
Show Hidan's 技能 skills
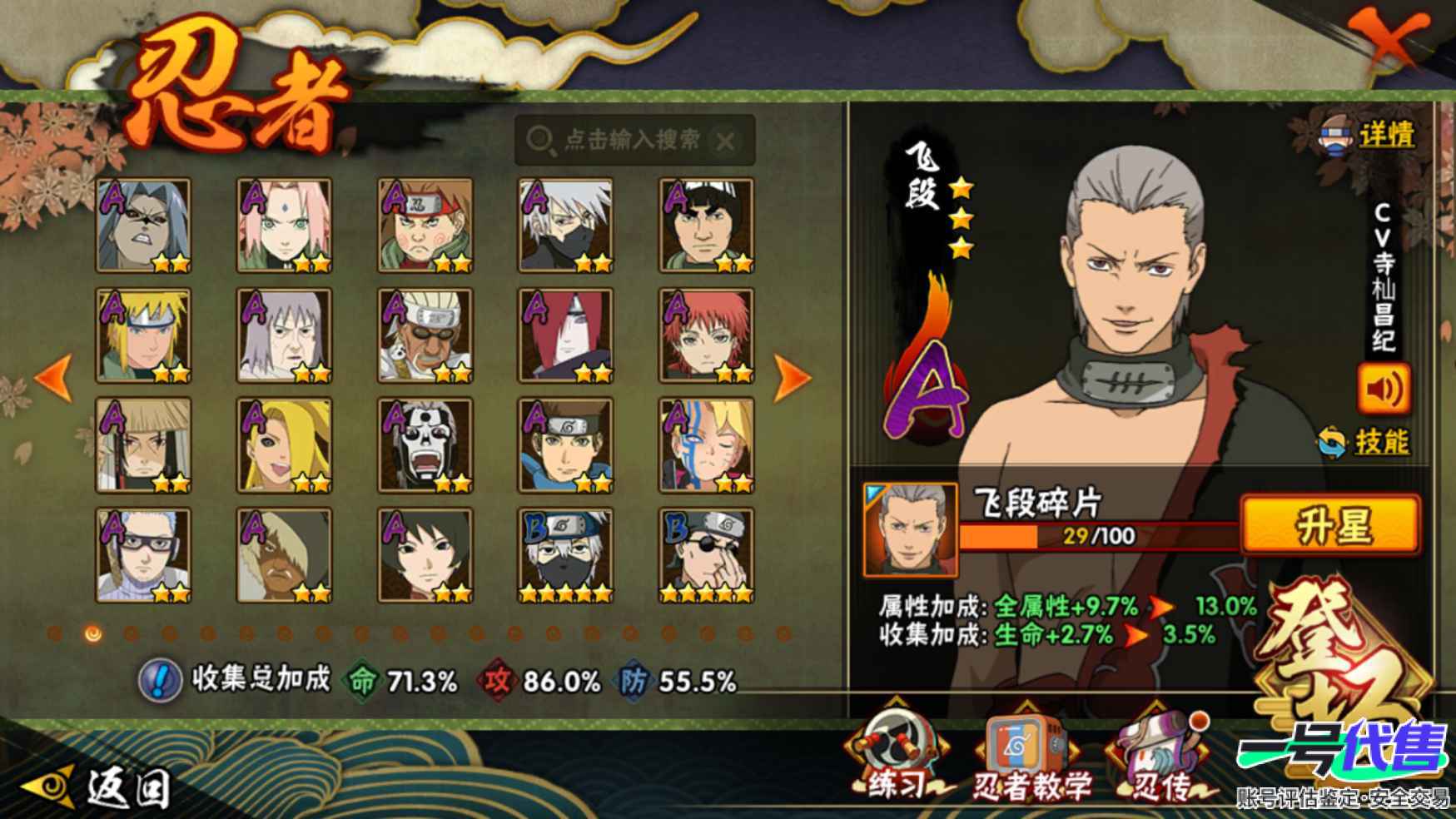click(1364, 441)
